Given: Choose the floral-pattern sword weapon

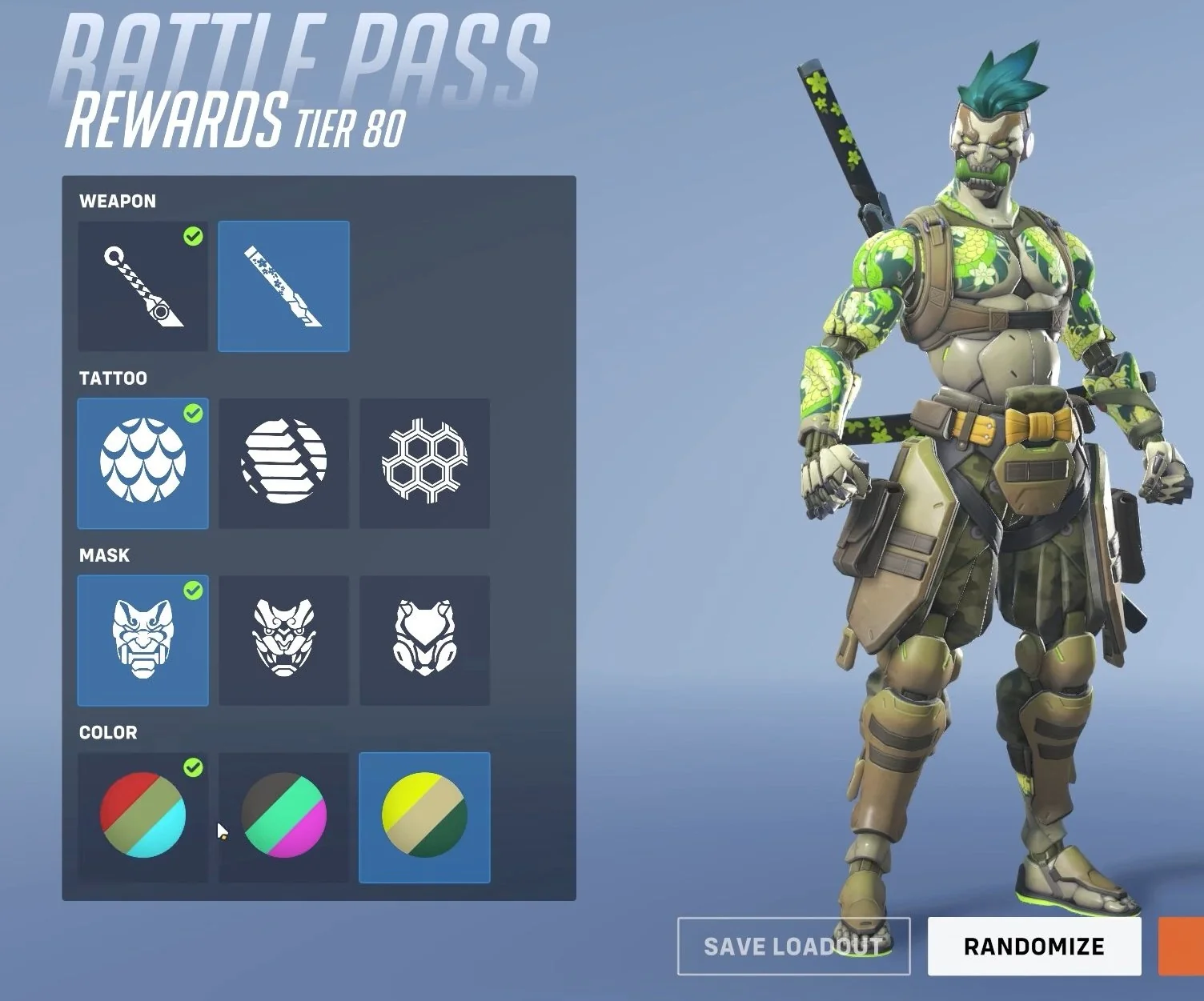Looking at the screenshot, I should [283, 286].
